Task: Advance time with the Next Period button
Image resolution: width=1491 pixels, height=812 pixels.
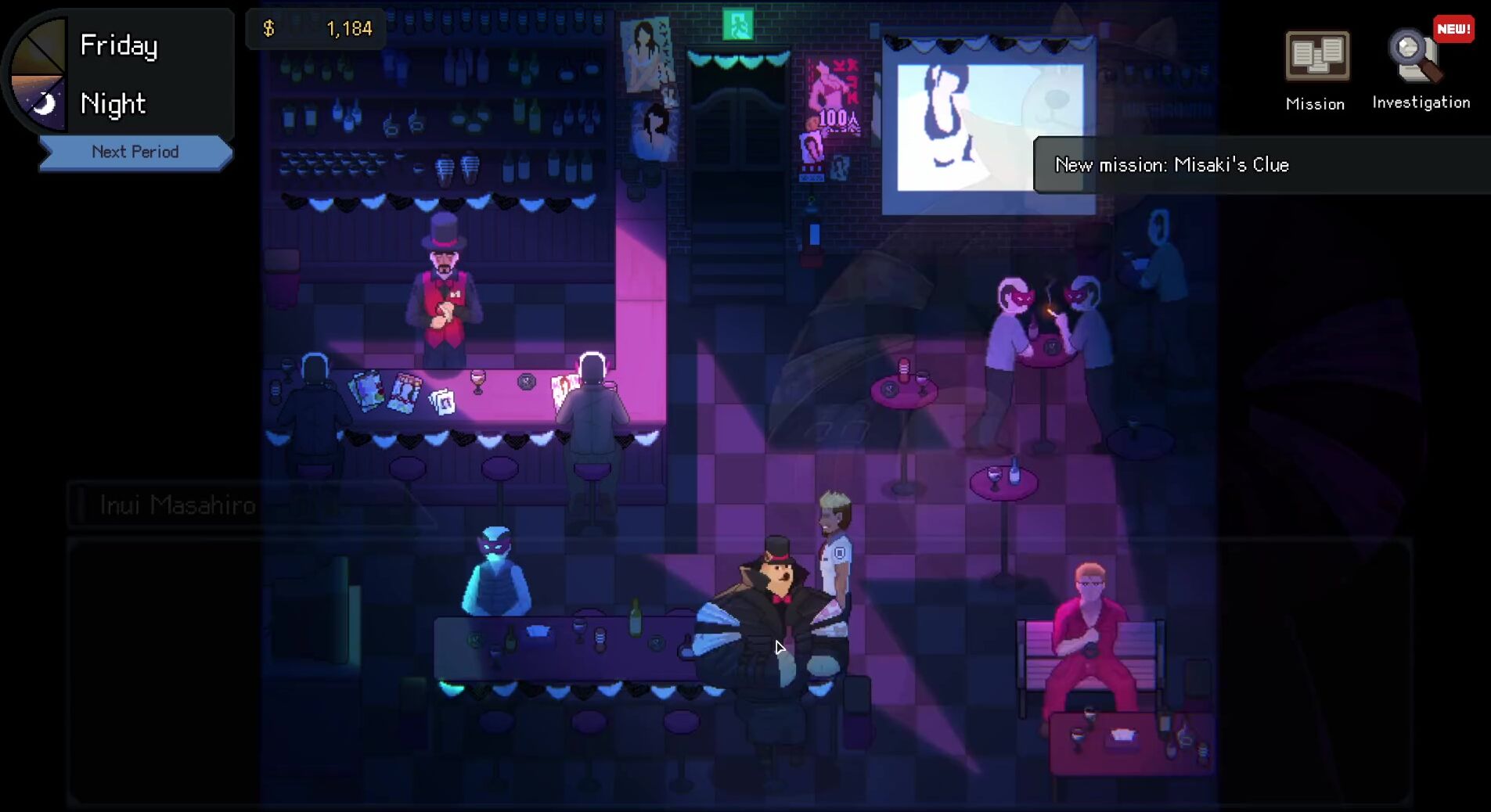Action: pyautogui.click(x=135, y=152)
